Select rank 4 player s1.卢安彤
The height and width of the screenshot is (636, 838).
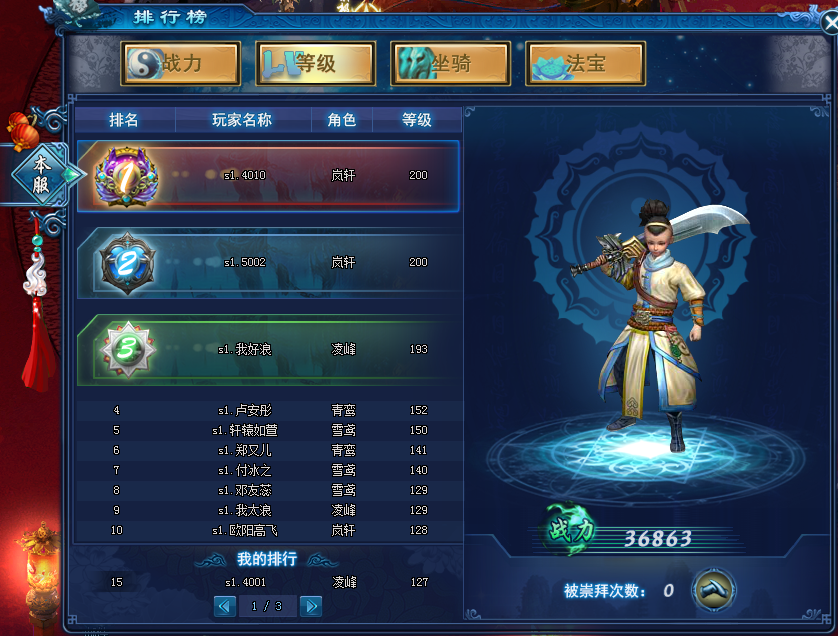(x=268, y=411)
